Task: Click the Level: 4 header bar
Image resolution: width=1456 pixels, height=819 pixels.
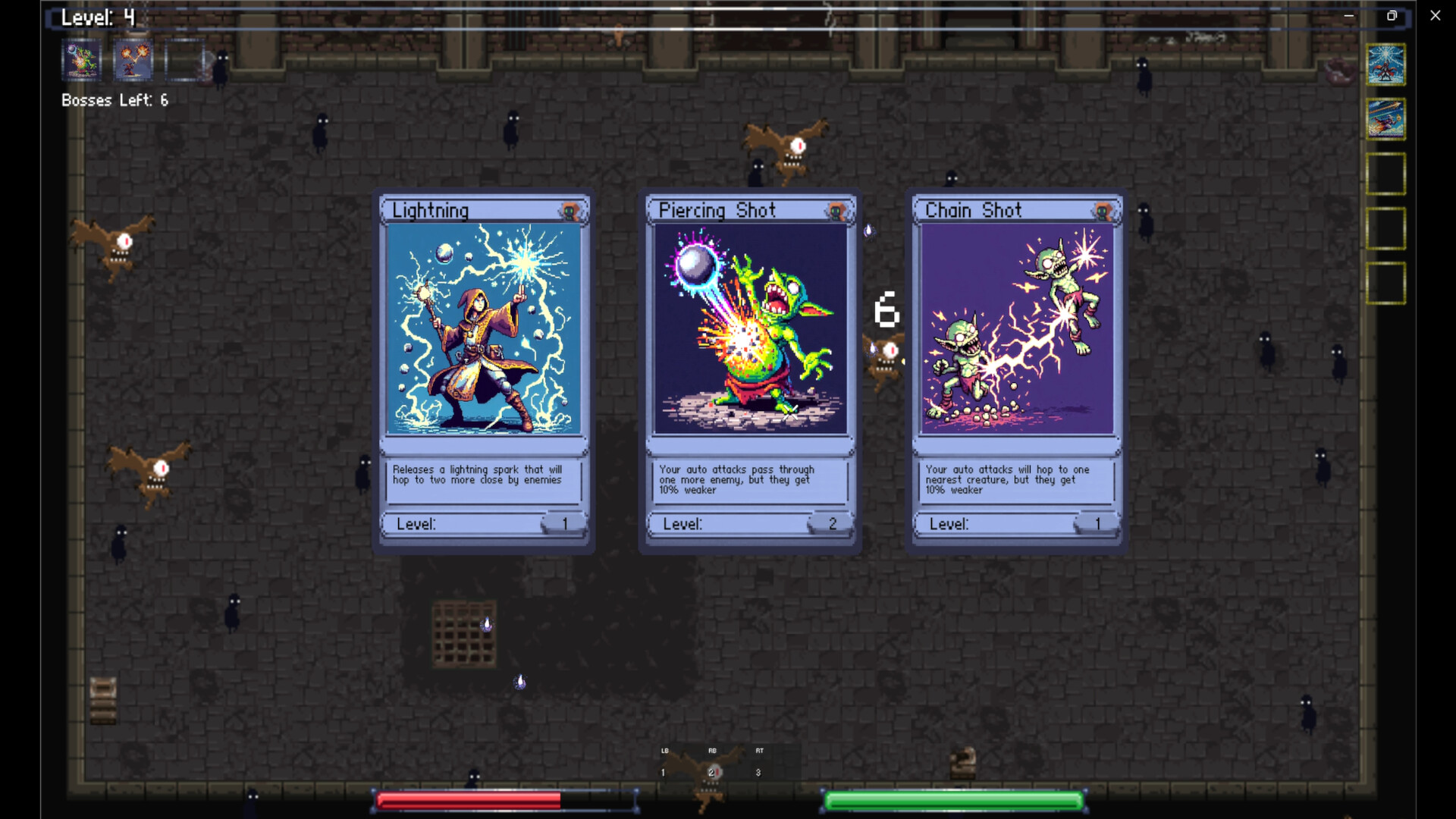Action: point(99,17)
